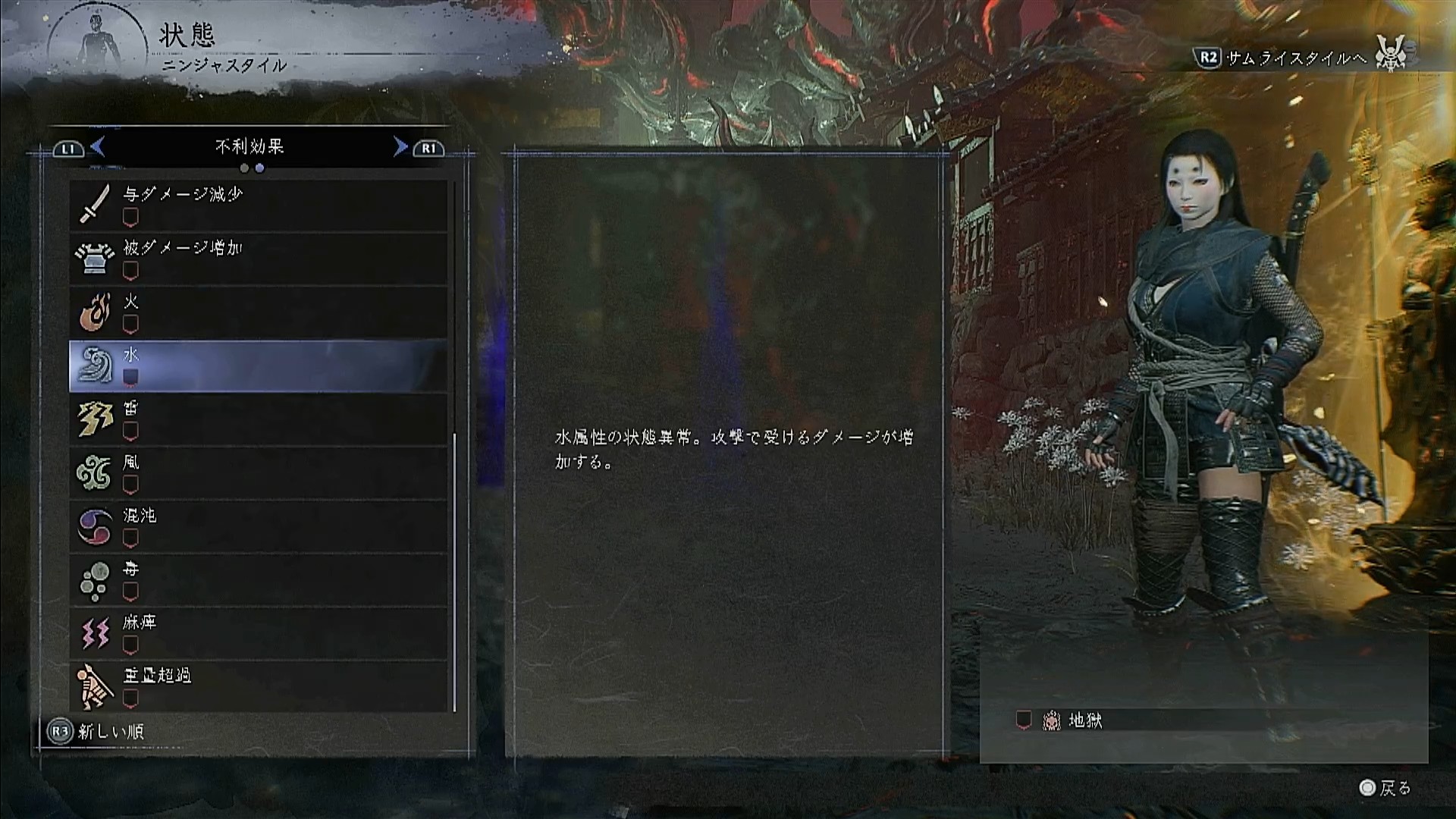Choose the 麻痺 paralysis status entry
This screenshot has height=819, width=1456.
coord(258,633)
